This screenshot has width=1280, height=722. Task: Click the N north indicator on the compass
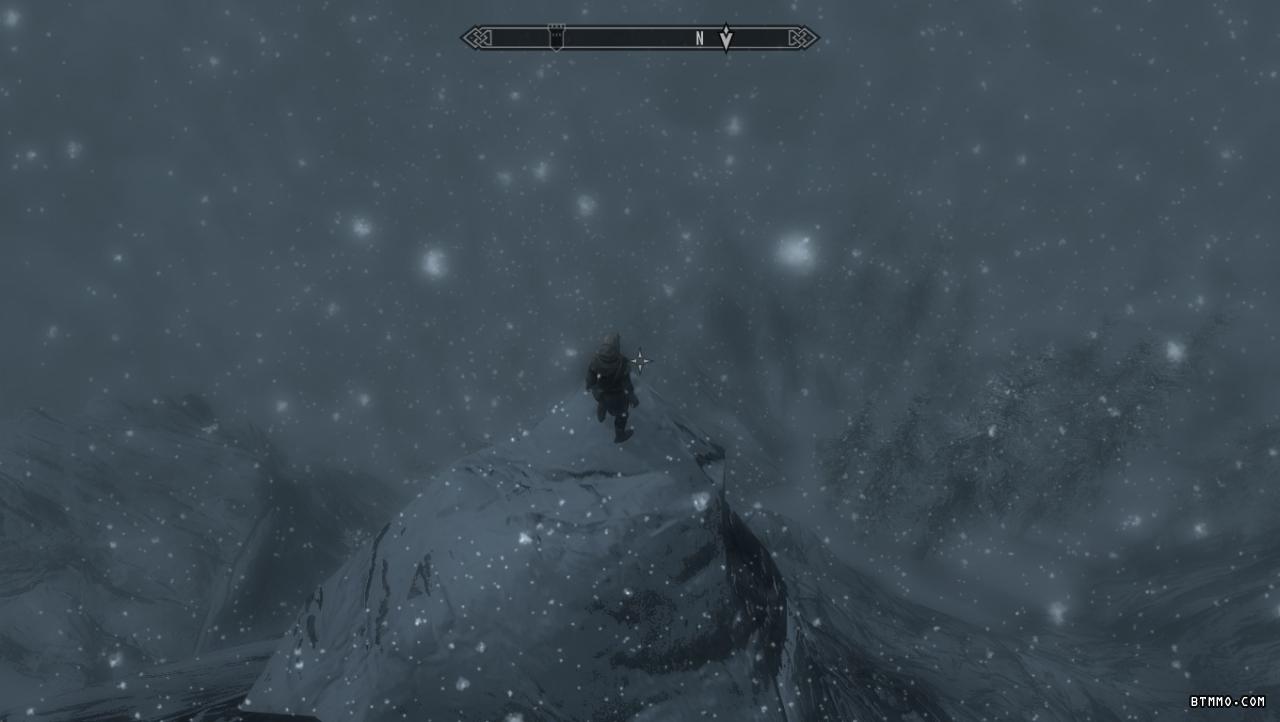click(x=700, y=39)
